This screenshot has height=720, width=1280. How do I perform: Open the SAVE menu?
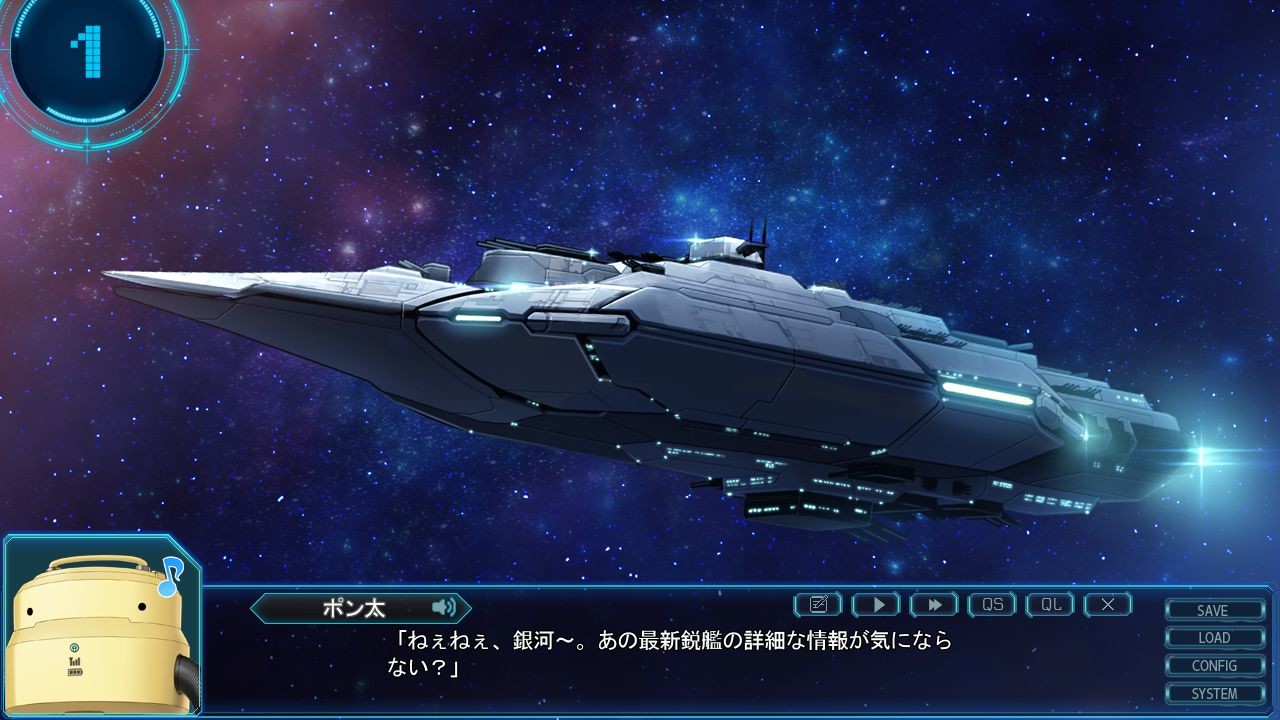[1214, 610]
